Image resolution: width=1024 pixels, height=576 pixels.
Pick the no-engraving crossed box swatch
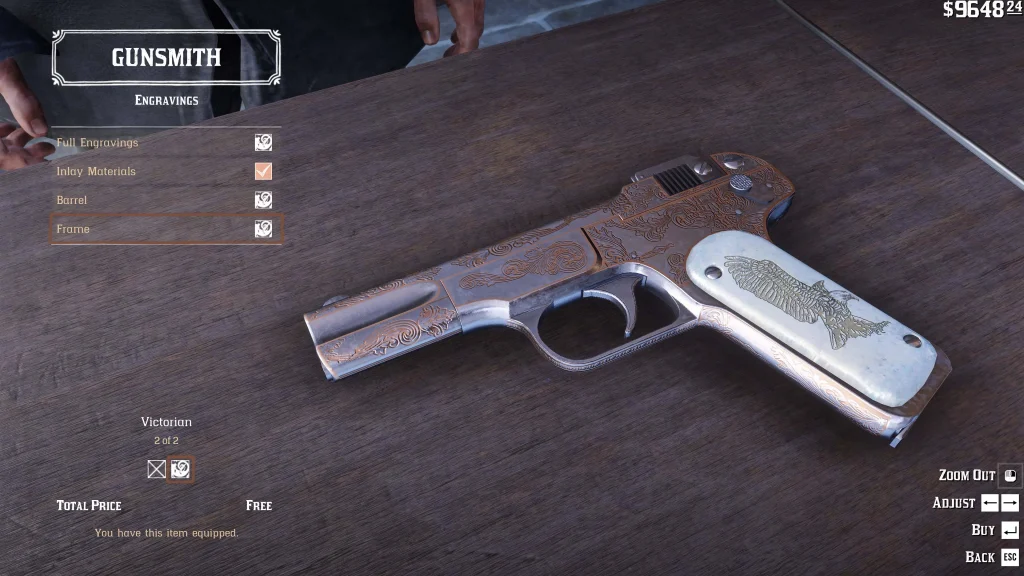tap(156, 469)
